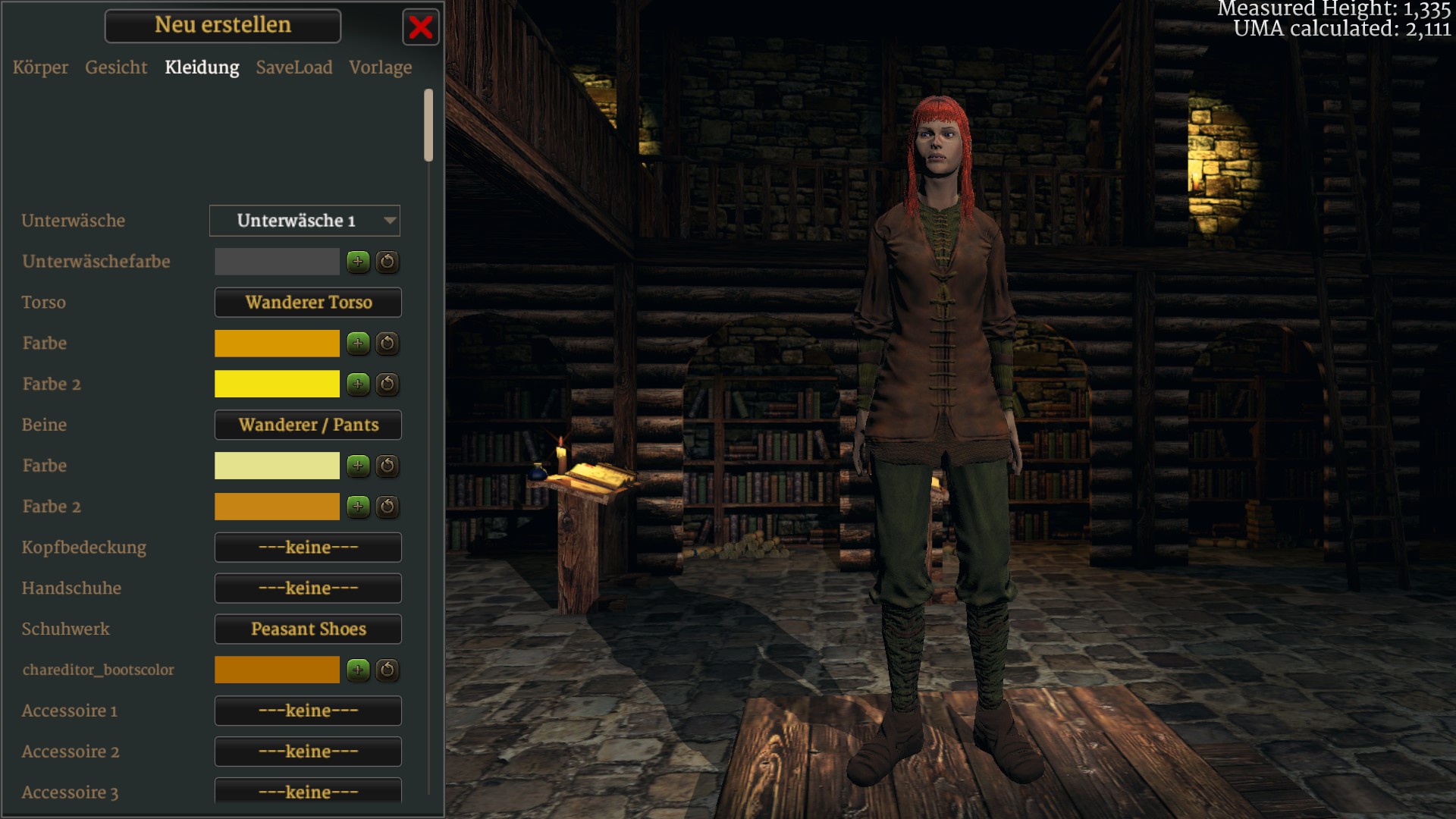The height and width of the screenshot is (819, 1456).
Task: Click the clothing list scrollbar handle
Action: click(428, 125)
